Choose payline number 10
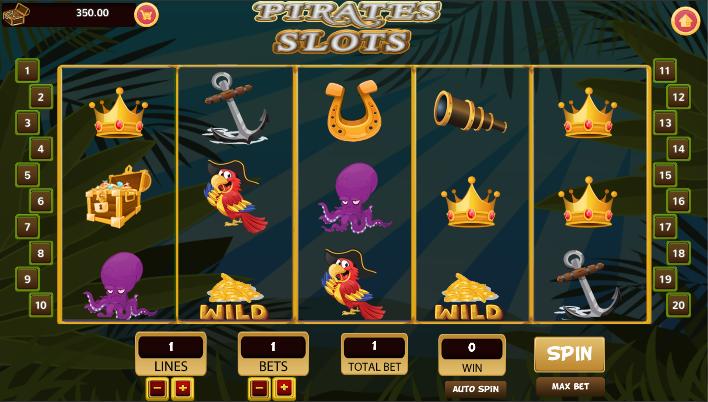This screenshot has height=402, width=708. [x=41, y=305]
